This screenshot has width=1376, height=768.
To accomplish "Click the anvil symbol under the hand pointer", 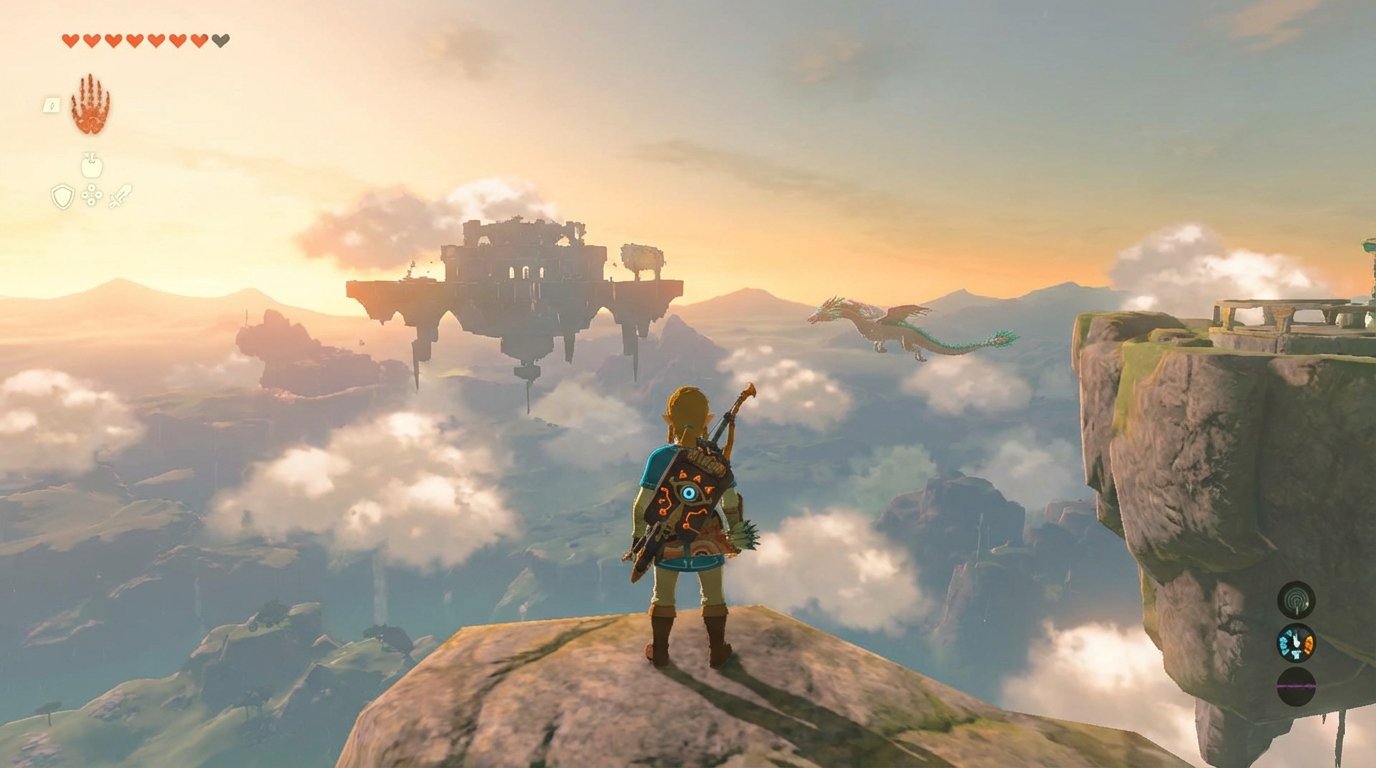I will coord(1296,654).
